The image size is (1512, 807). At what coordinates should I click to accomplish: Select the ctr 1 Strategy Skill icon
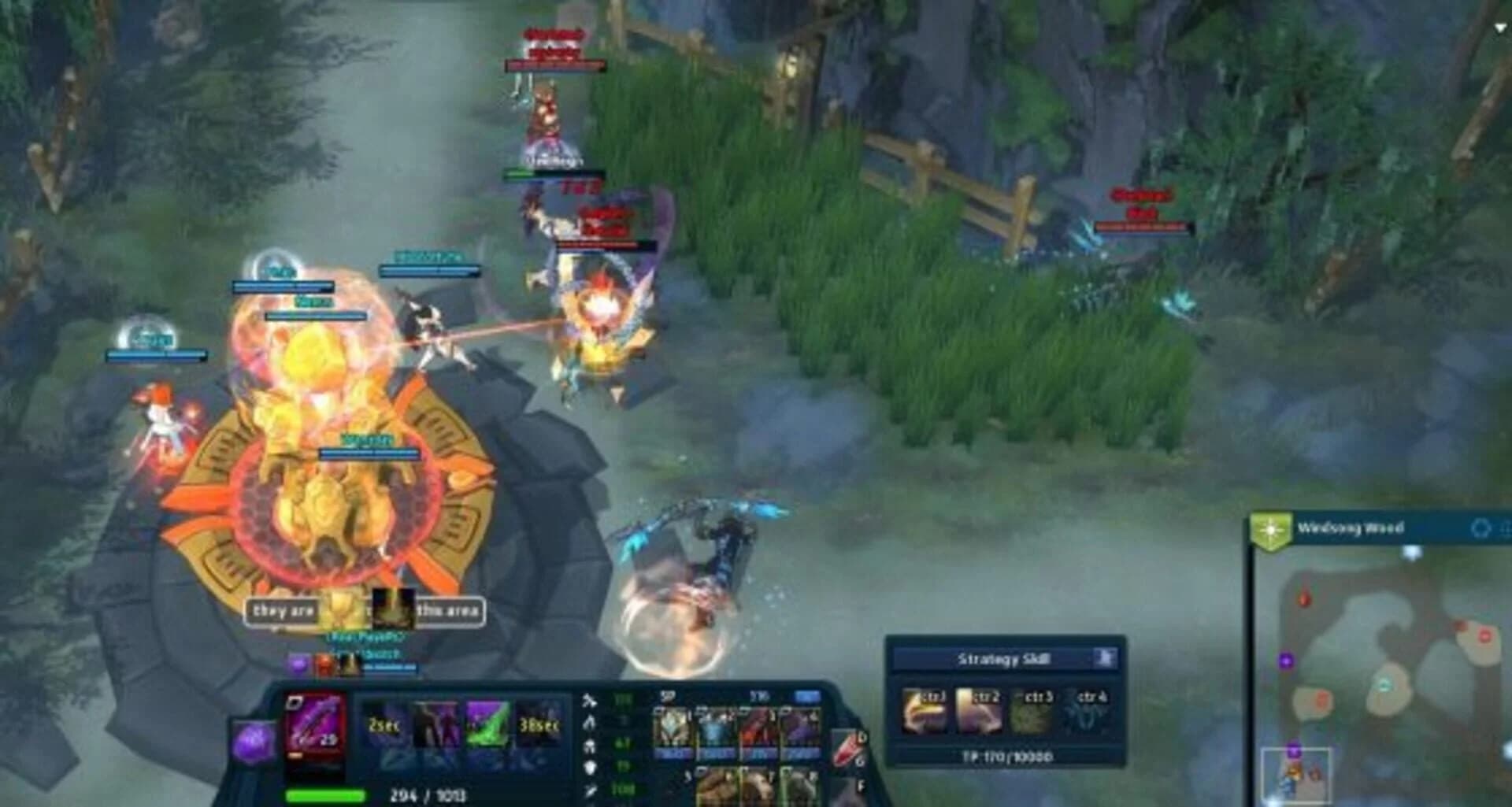coord(925,709)
